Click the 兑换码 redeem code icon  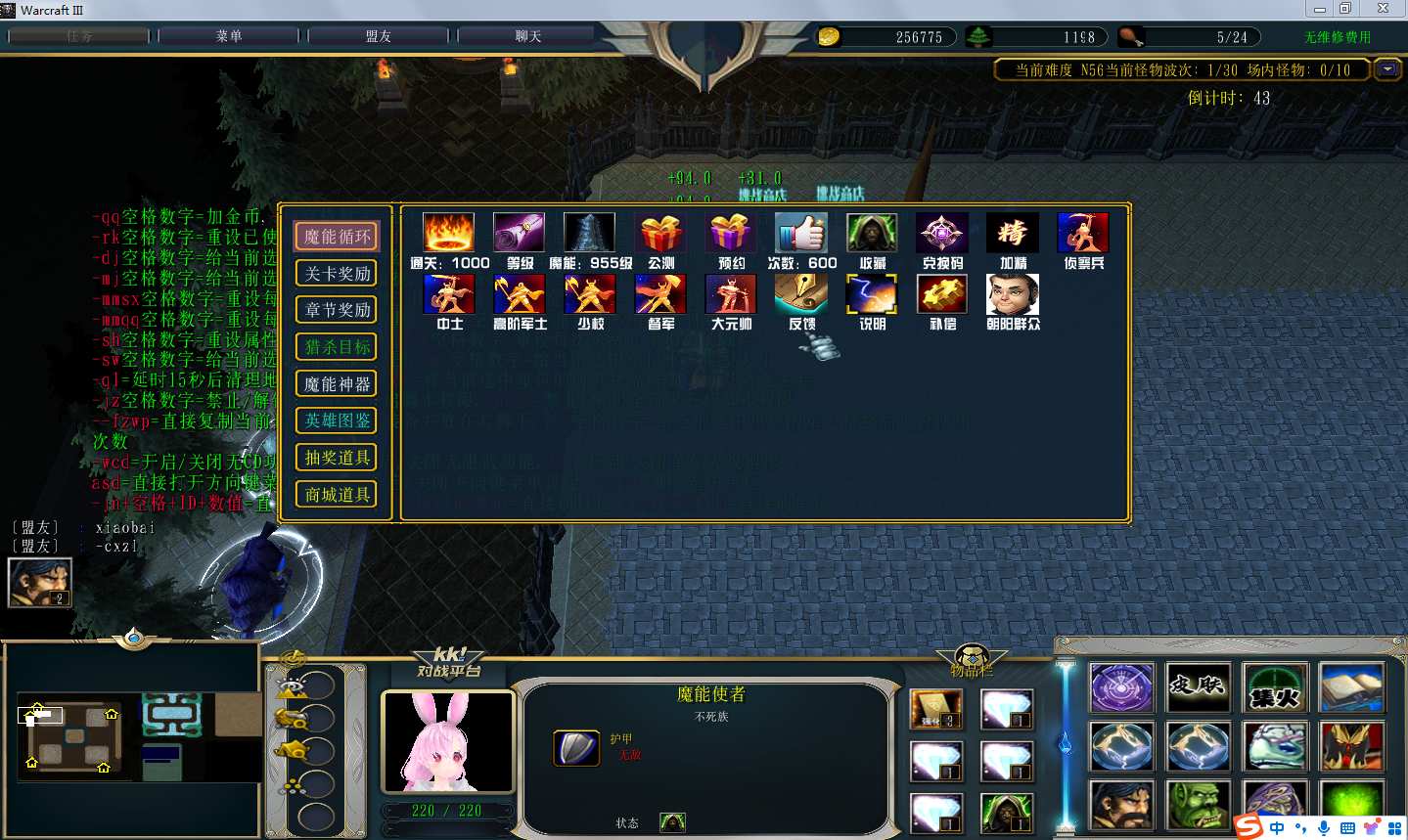click(941, 234)
